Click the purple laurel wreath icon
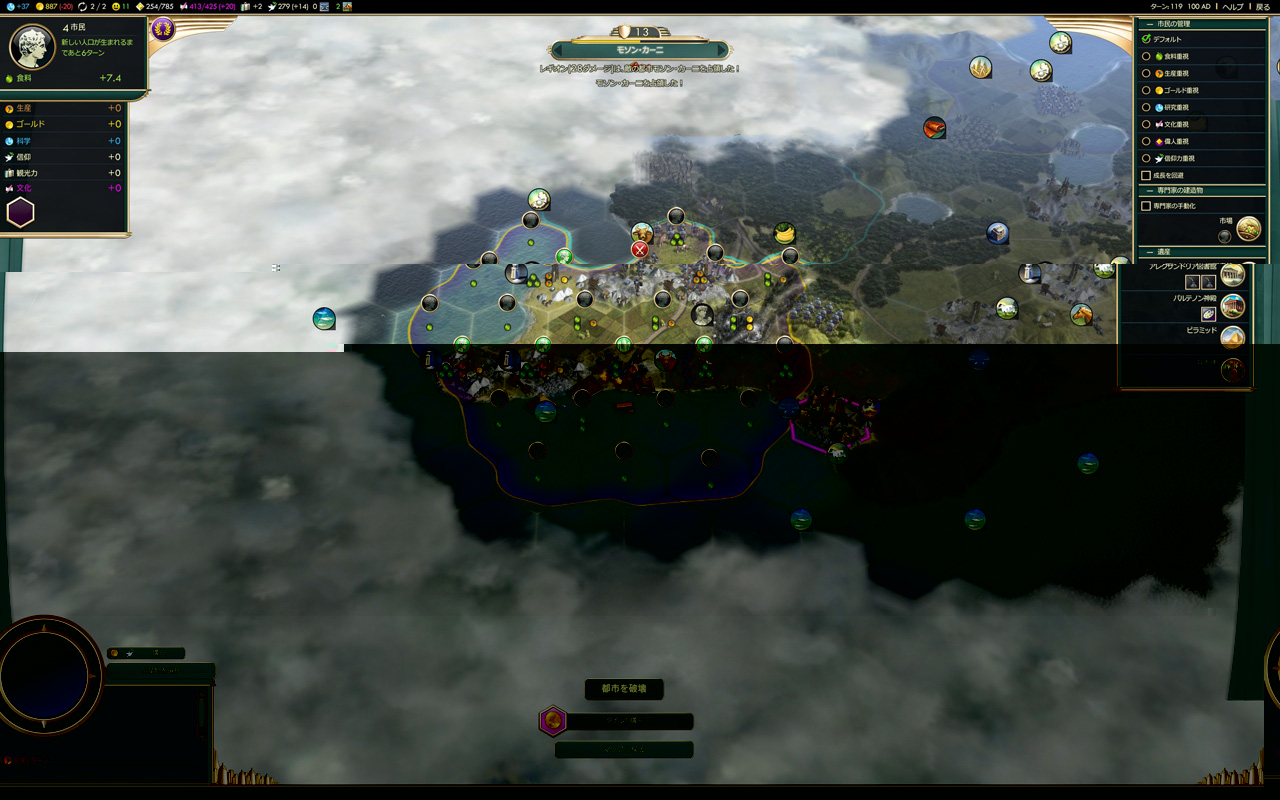The height and width of the screenshot is (800, 1280). (x=162, y=29)
